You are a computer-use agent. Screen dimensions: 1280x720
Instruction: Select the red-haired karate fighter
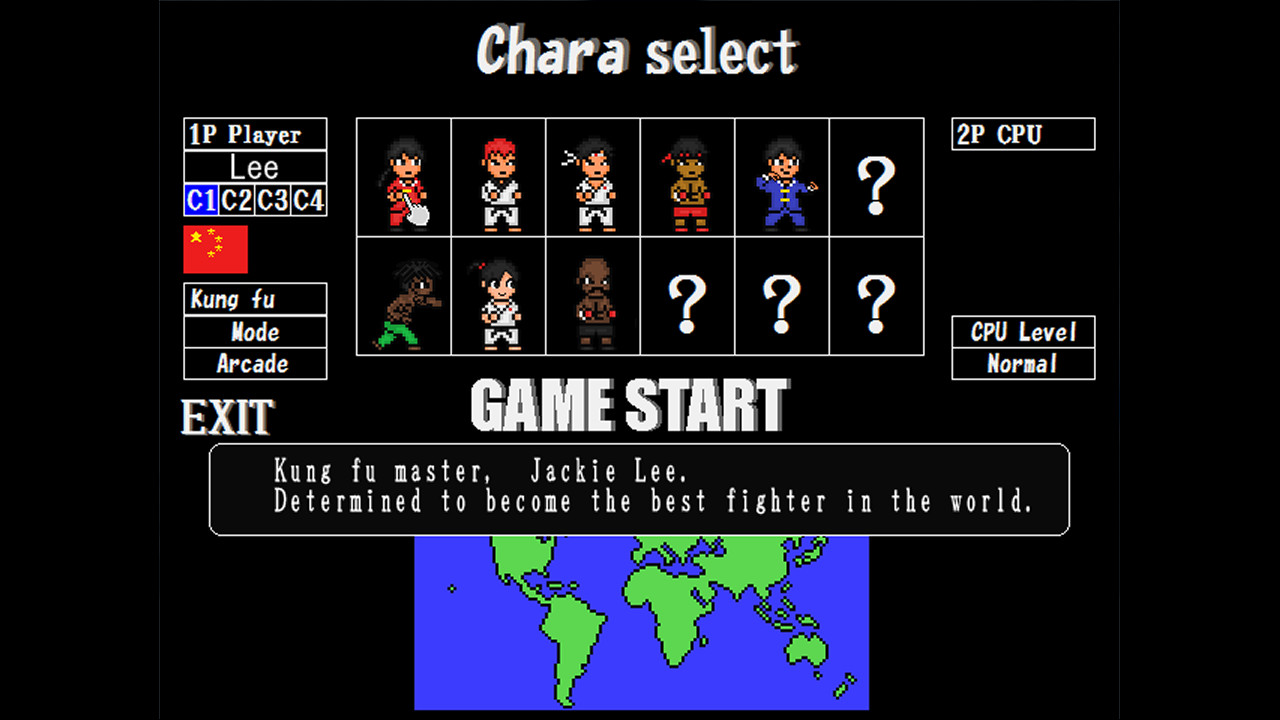tap(498, 177)
